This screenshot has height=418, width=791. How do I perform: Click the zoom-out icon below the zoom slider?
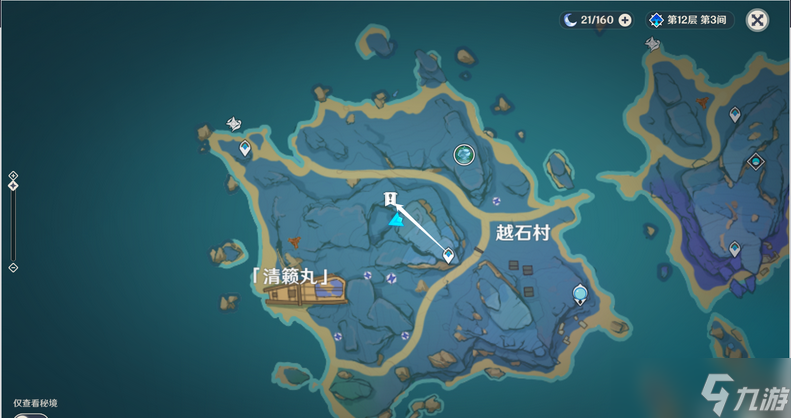tap(13, 268)
